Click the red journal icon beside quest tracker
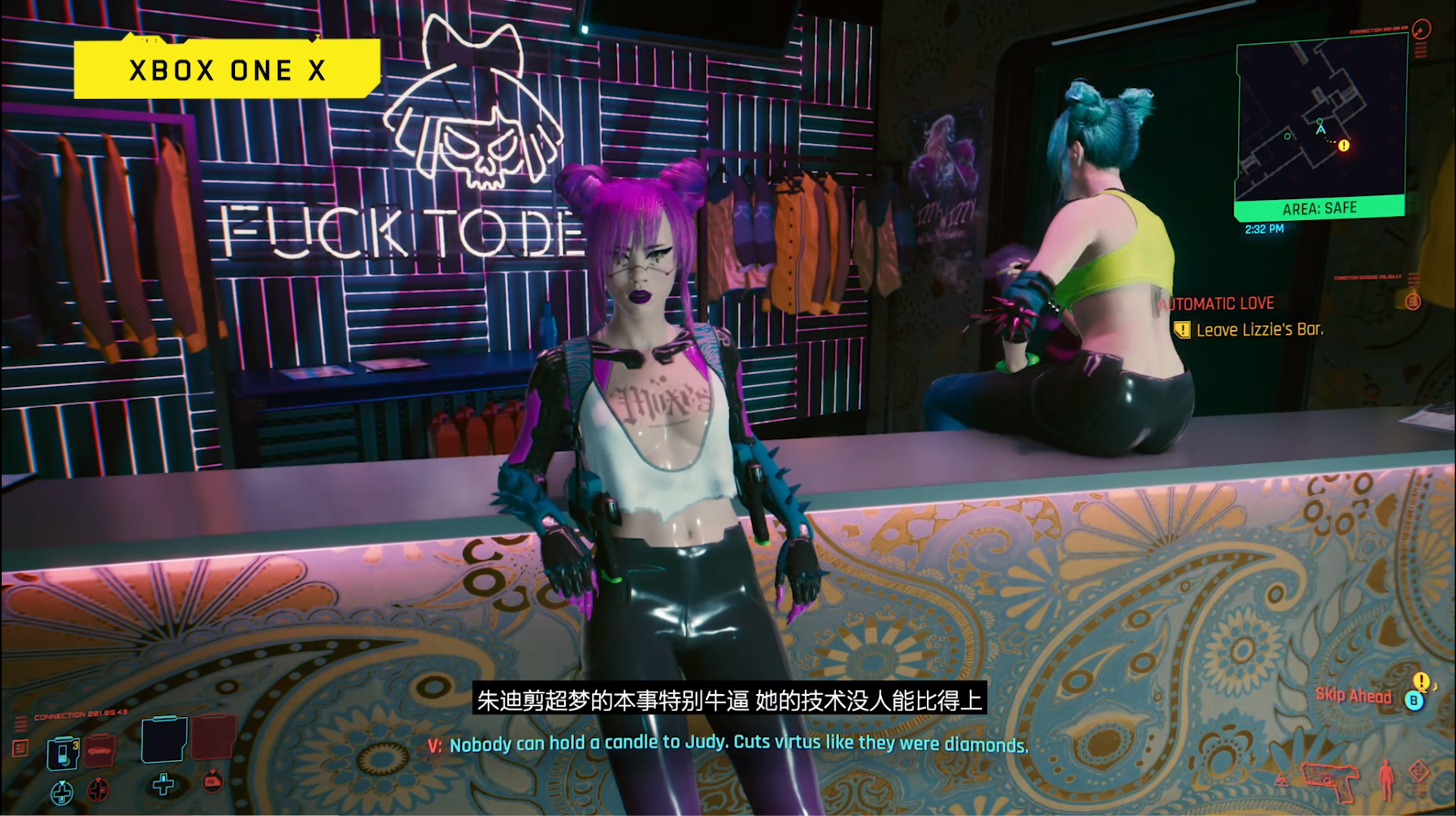This screenshot has width=1456, height=816. 1413,302
